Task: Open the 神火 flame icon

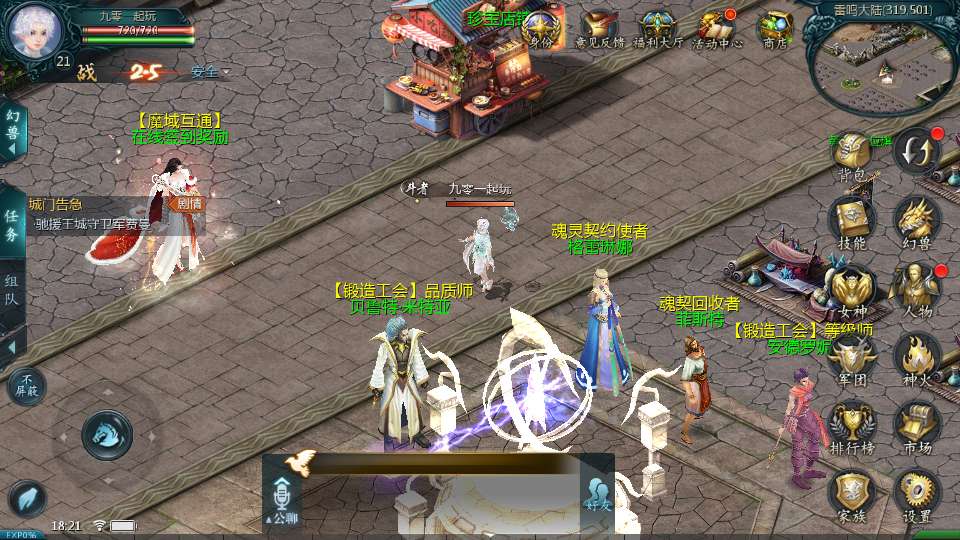Action: click(916, 358)
